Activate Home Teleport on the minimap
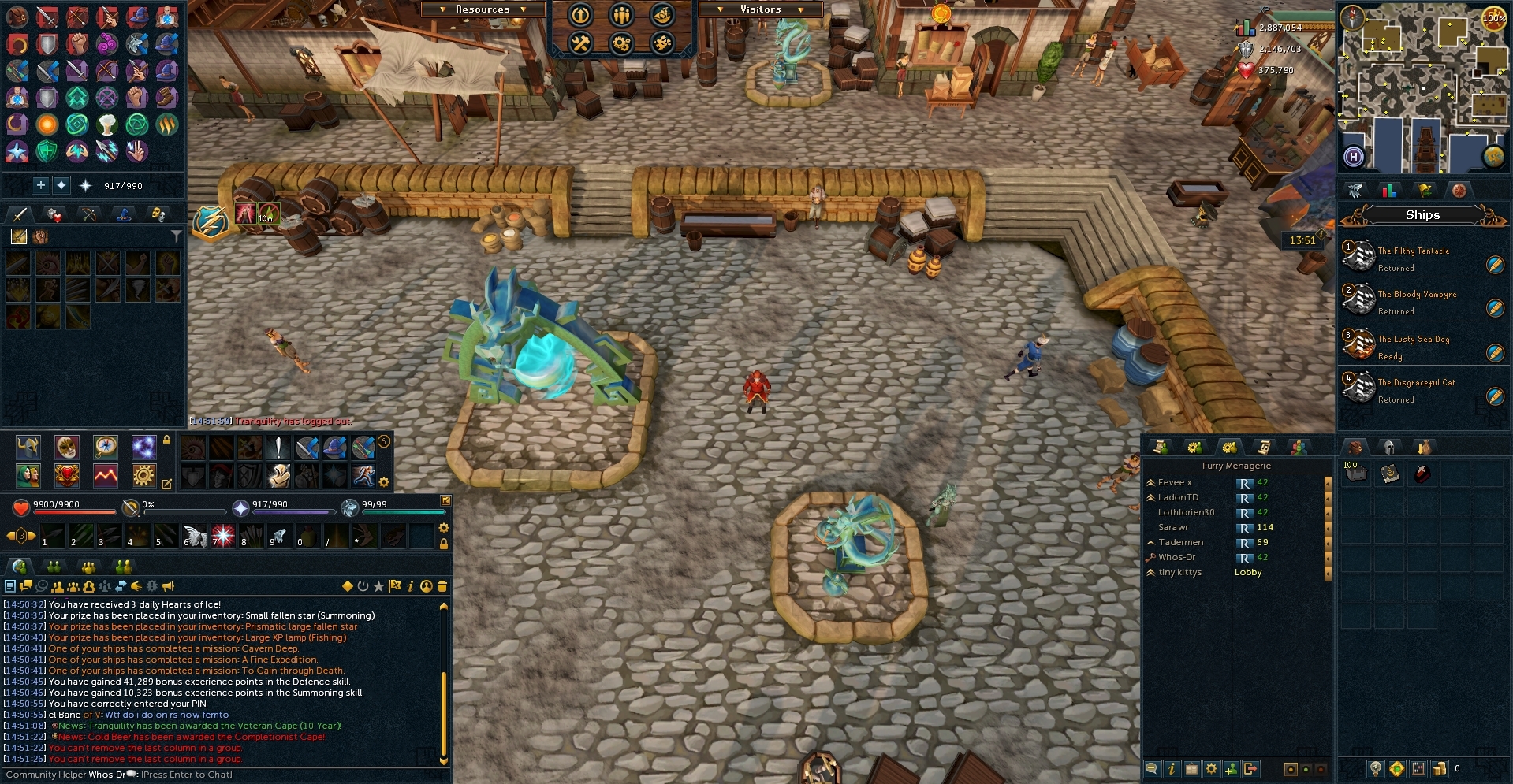Image resolution: width=1513 pixels, height=784 pixels. [x=1354, y=156]
